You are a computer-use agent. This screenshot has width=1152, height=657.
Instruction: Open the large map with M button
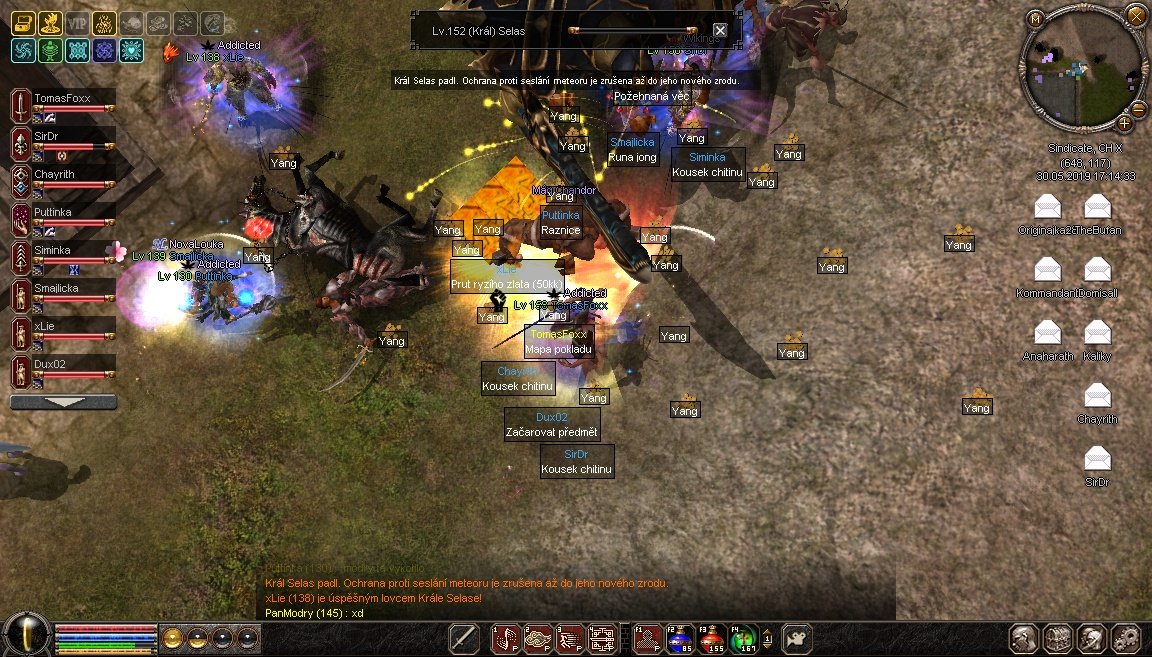1036,17
